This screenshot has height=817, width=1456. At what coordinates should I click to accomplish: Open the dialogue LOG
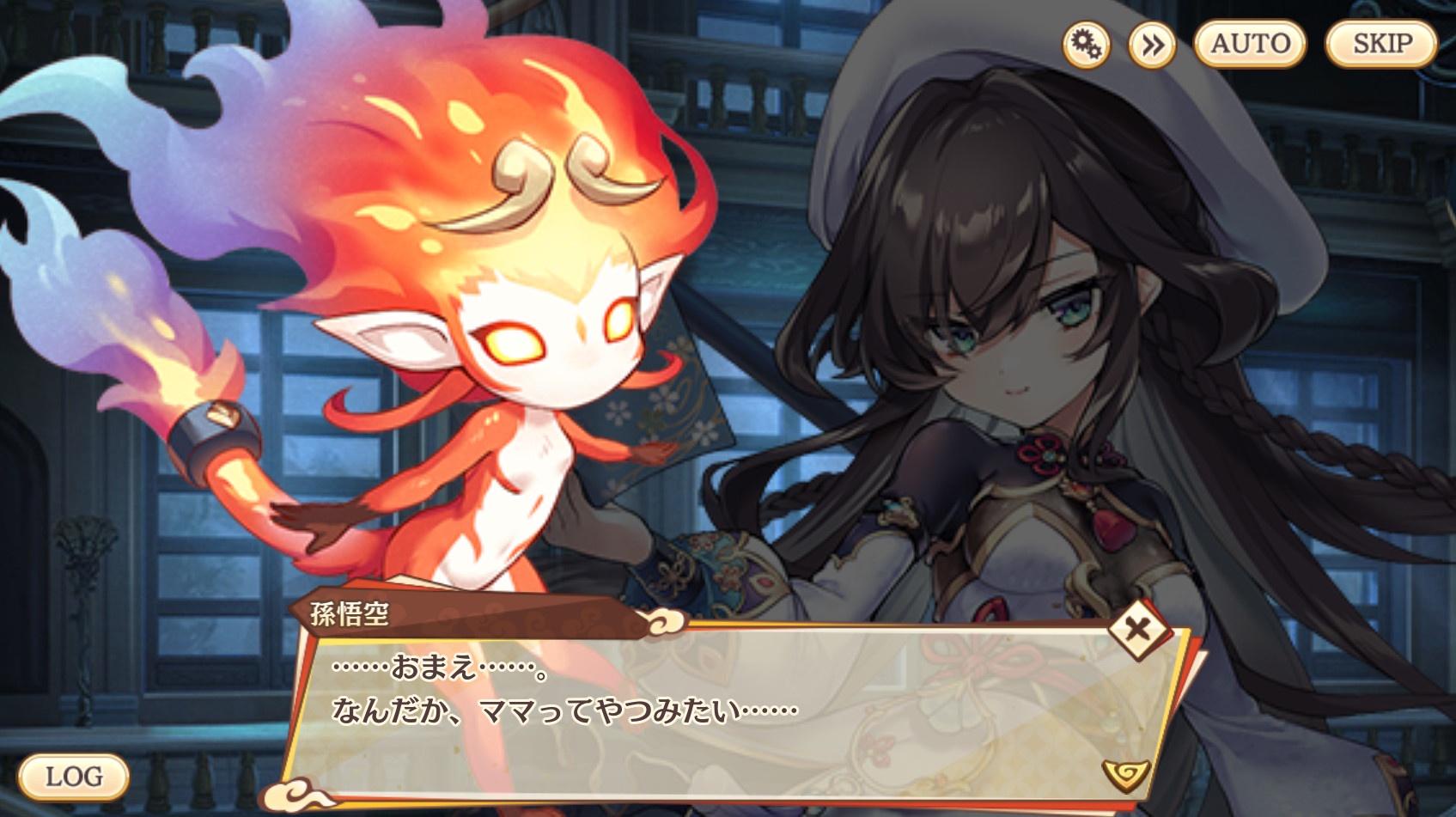74,777
